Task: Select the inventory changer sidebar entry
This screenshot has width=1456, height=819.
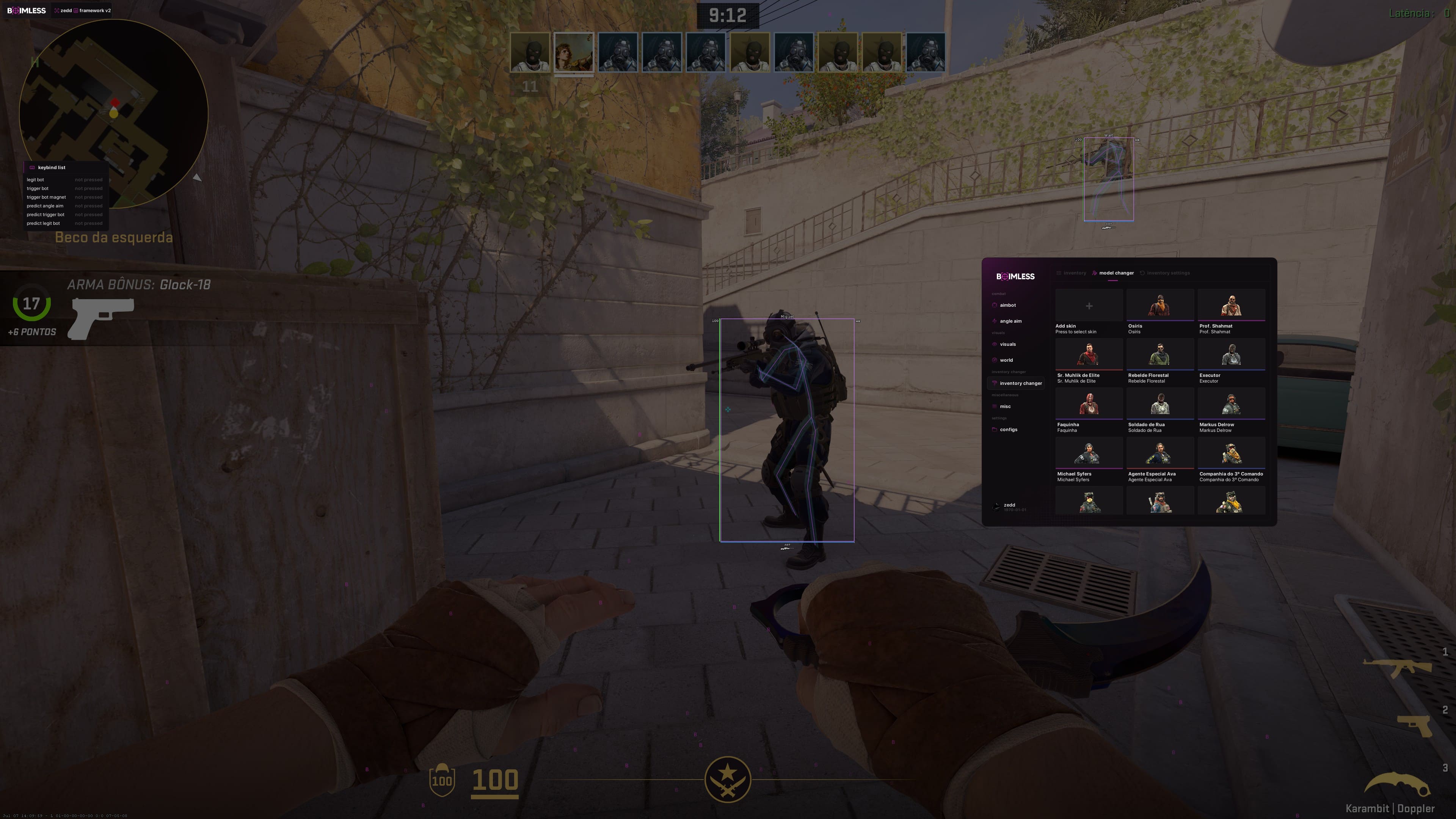Action: [1020, 383]
